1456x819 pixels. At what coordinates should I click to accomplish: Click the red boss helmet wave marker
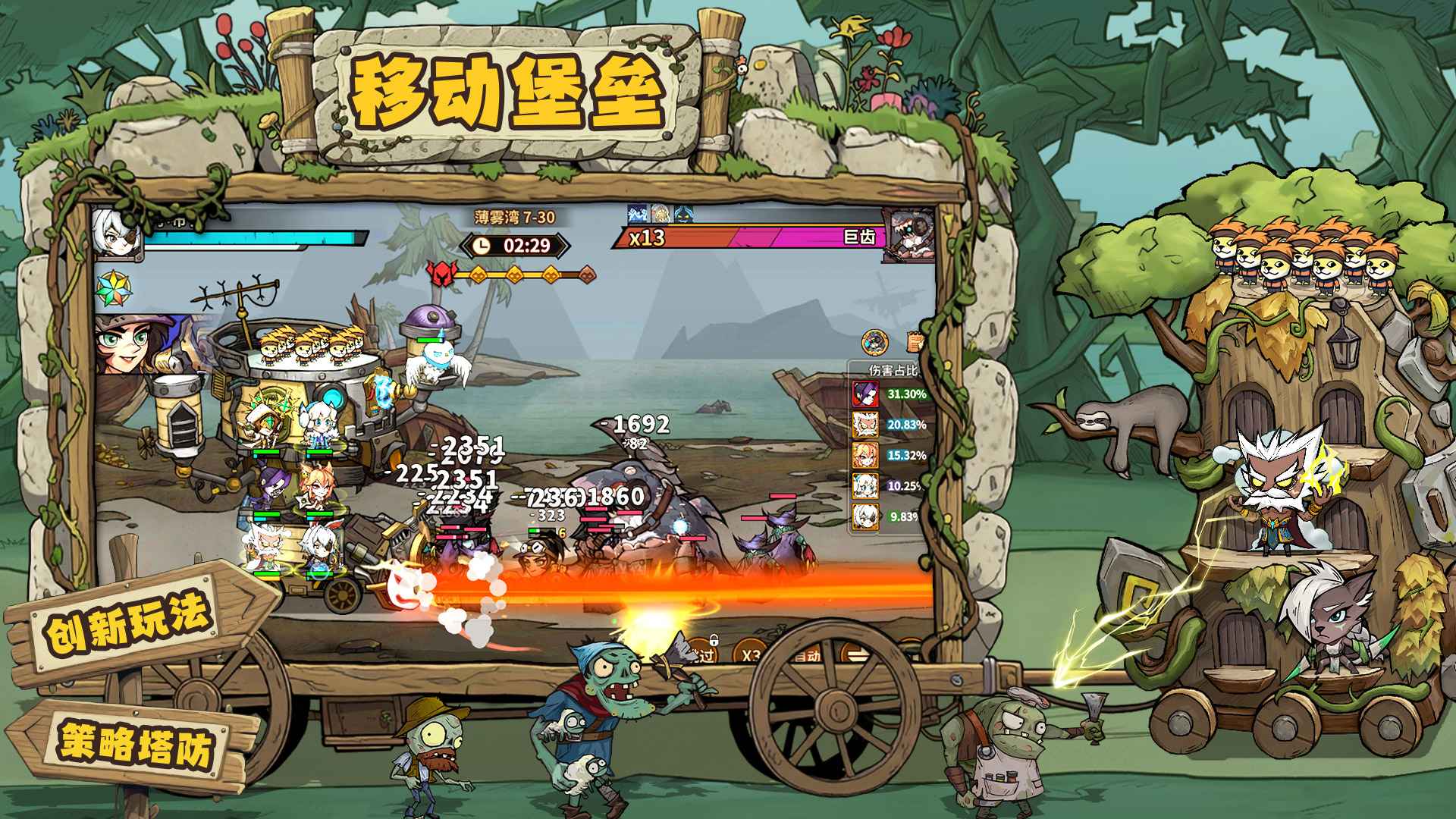(440, 274)
